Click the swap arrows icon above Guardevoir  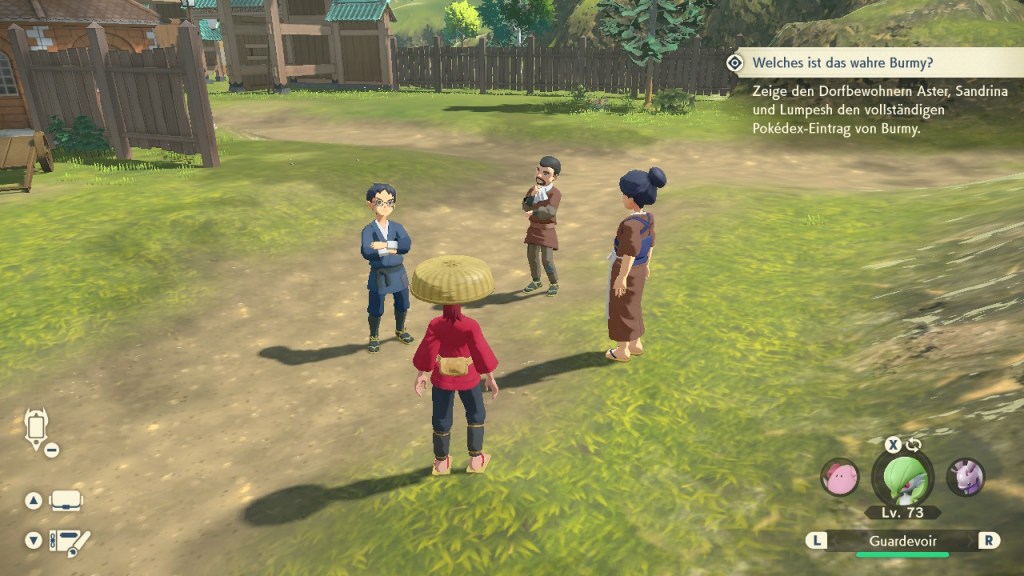pyautogui.click(x=914, y=445)
